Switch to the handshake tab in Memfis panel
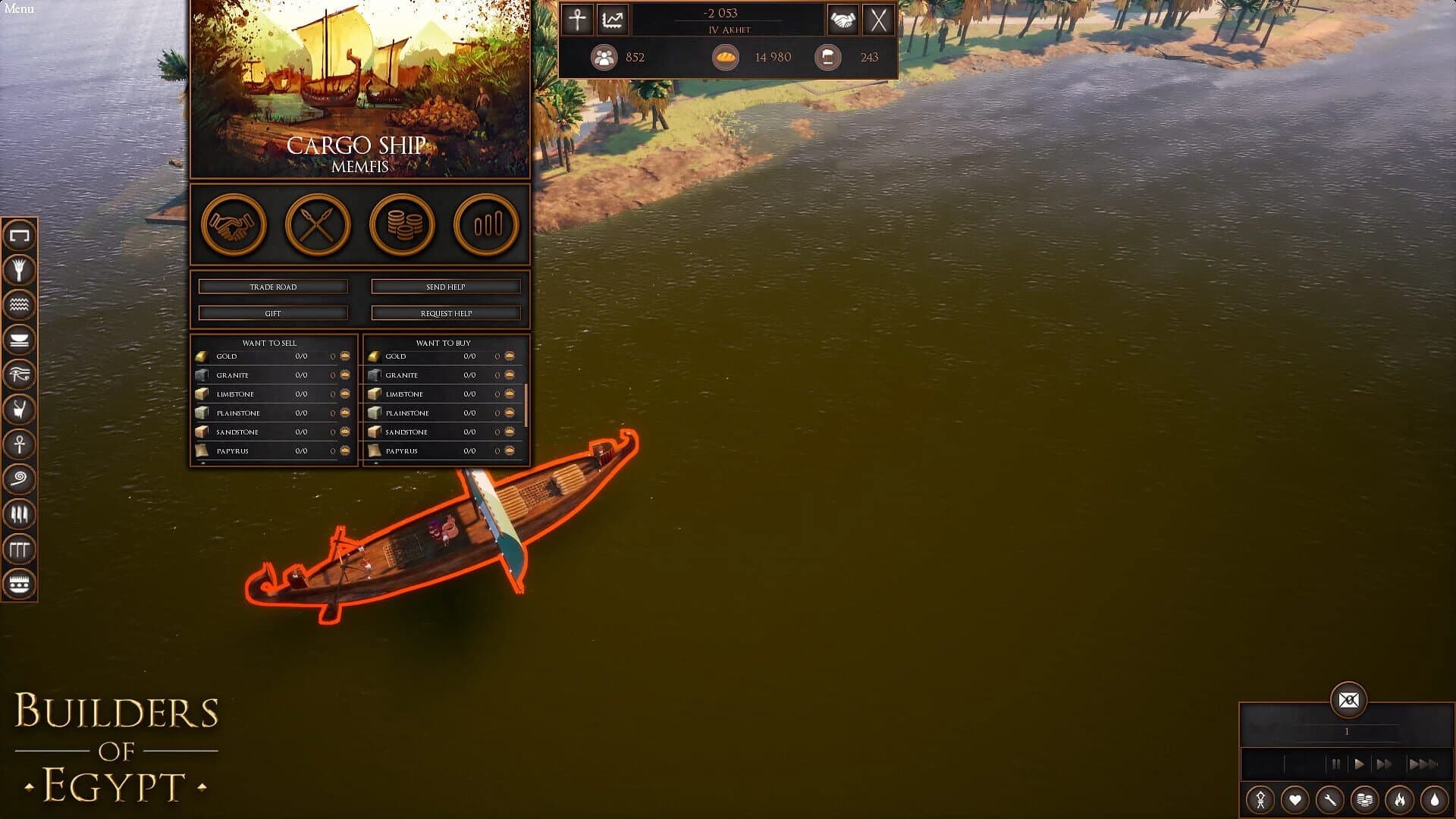This screenshot has width=1456, height=819. [x=233, y=225]
